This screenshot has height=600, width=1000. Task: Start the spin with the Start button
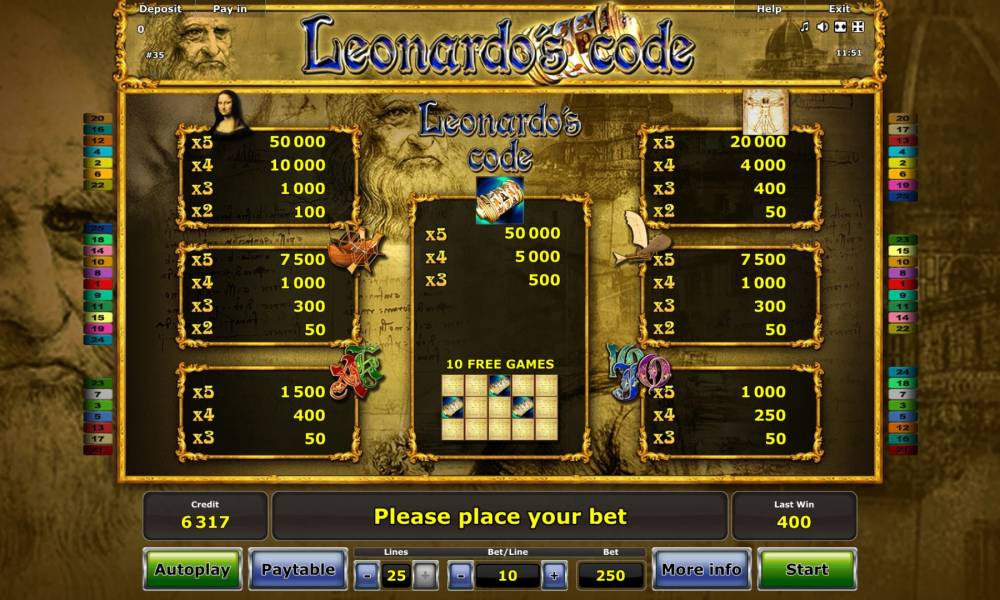pos(806,569)
